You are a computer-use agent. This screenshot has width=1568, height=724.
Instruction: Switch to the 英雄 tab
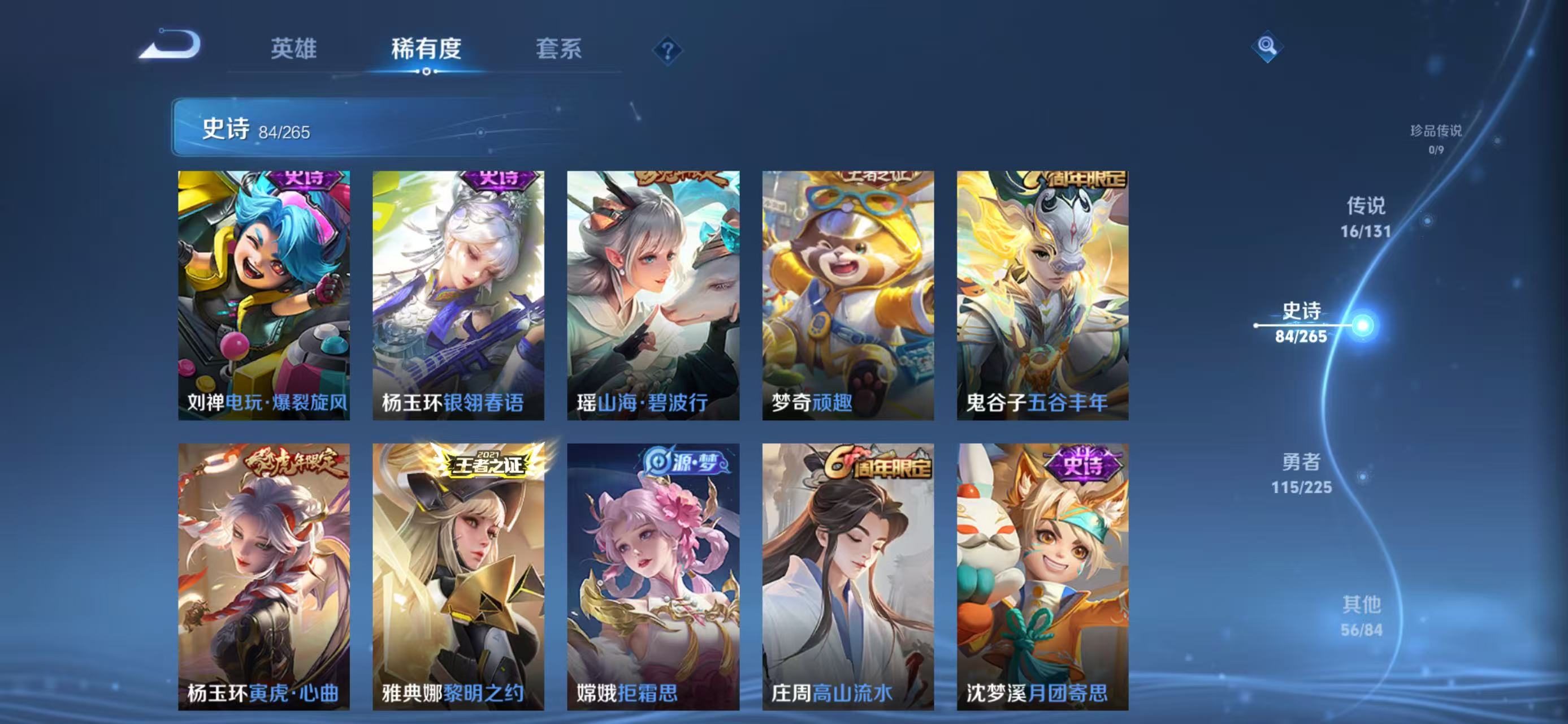pos(293,49)
